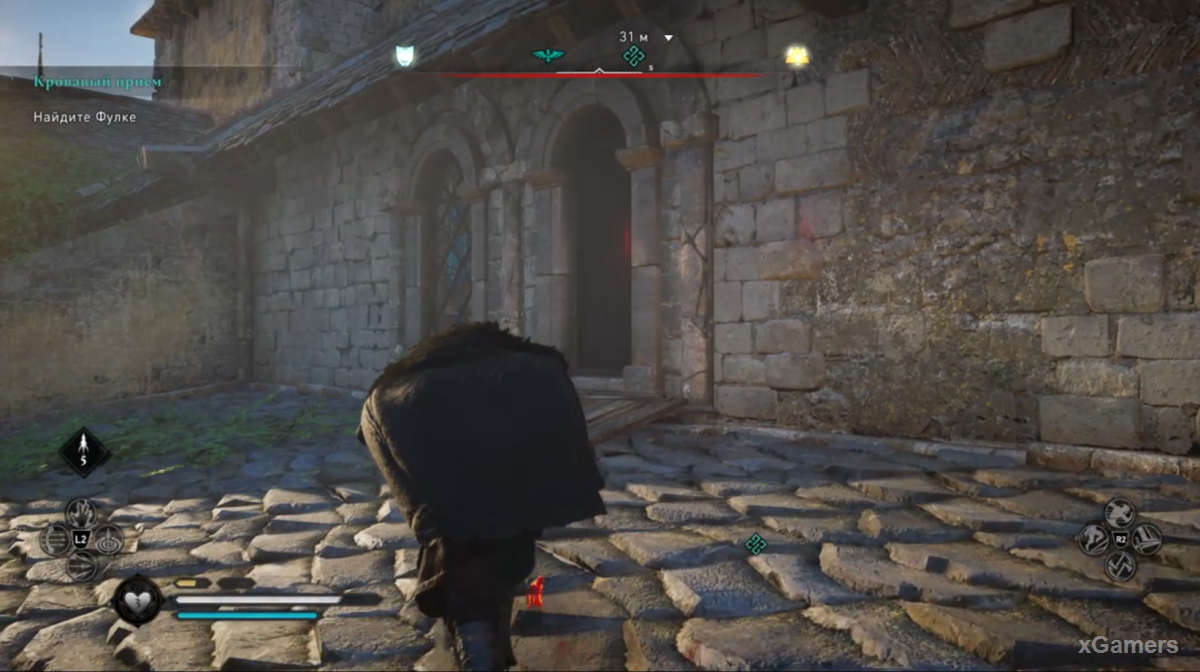The height and width of the screenshot is (672, 1200).
Task: Click the white mask marker on compass
Action: point(405,56)
